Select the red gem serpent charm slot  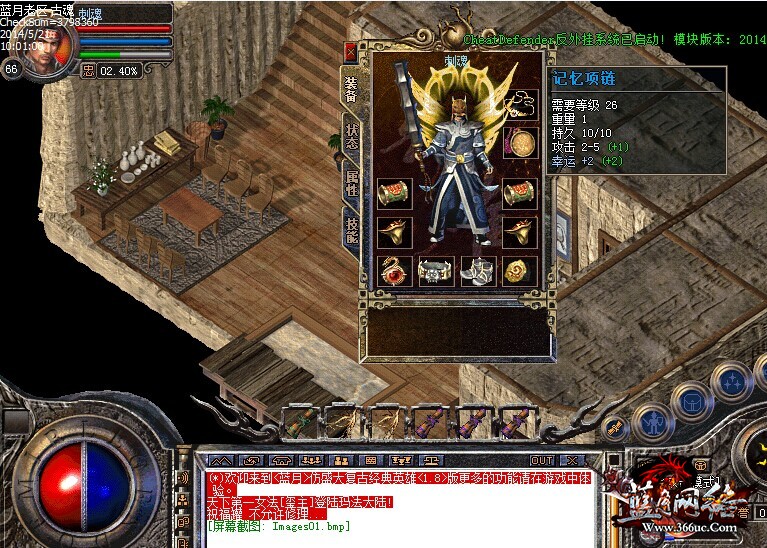click(395, 270)
